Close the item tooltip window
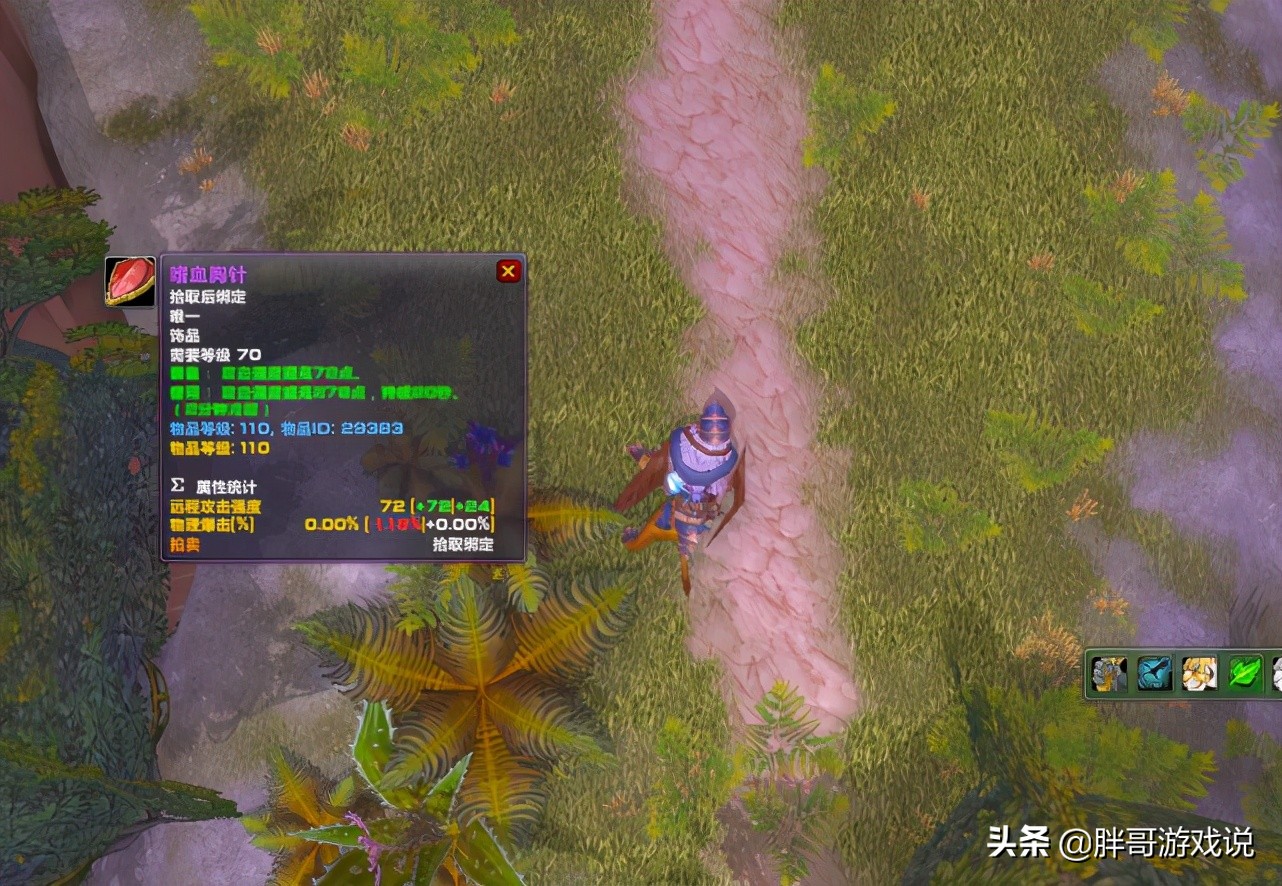The image size is (1282, 886). point(508,271)
